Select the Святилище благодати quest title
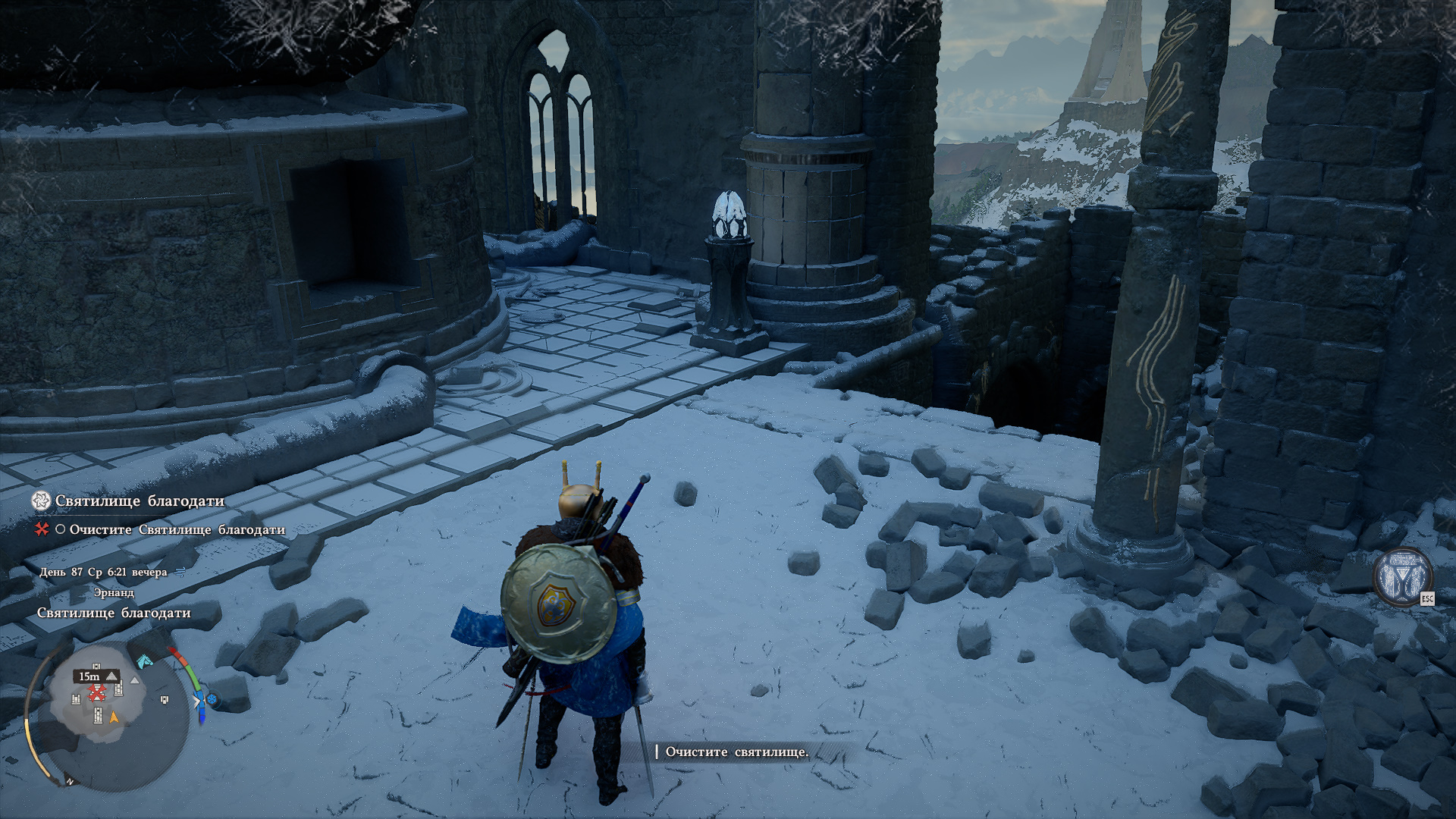1456x819 pixels. pos(140,501)
